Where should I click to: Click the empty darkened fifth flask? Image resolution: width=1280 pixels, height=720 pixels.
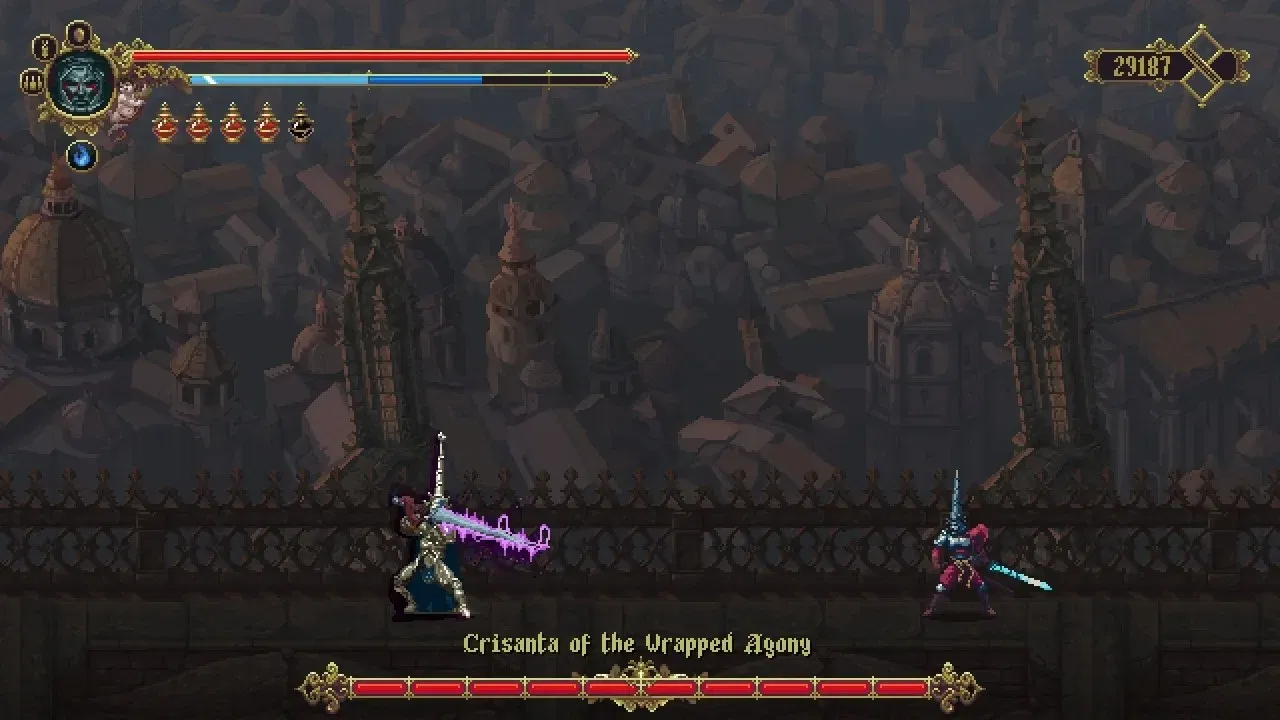[299, 124]
